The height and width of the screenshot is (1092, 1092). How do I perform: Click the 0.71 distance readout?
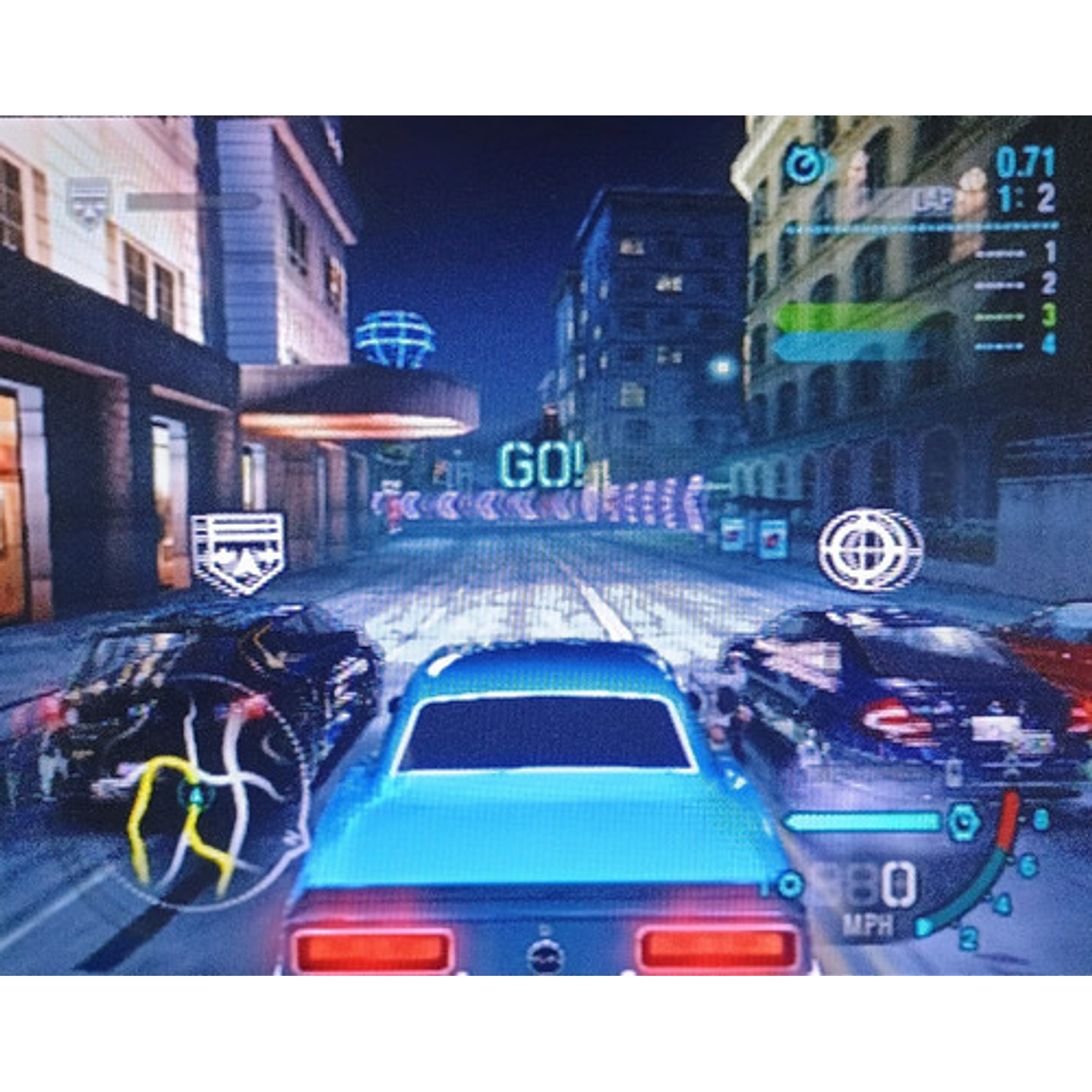click(x=1025, y=160)
